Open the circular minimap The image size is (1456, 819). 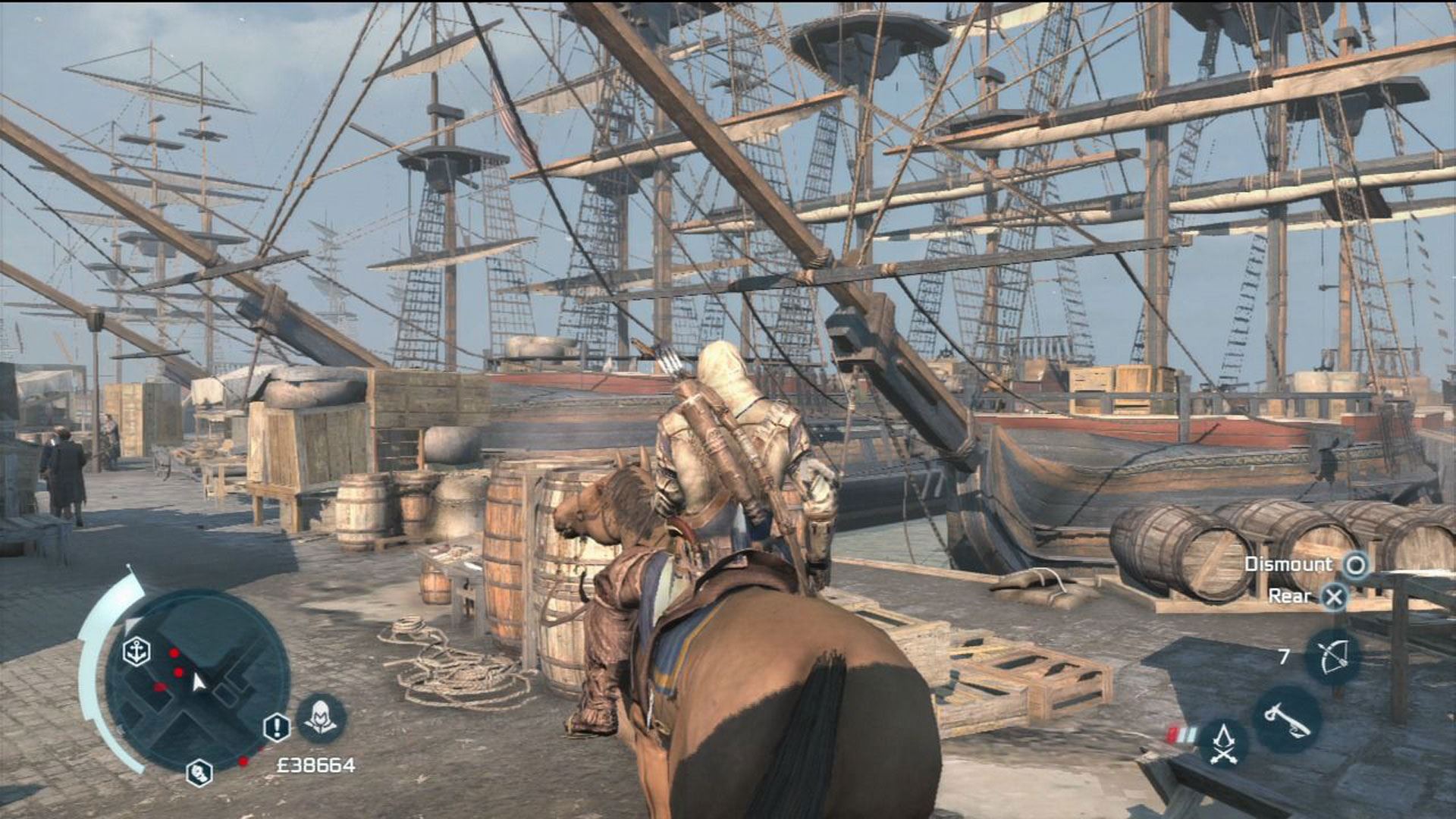pos(197,680)
